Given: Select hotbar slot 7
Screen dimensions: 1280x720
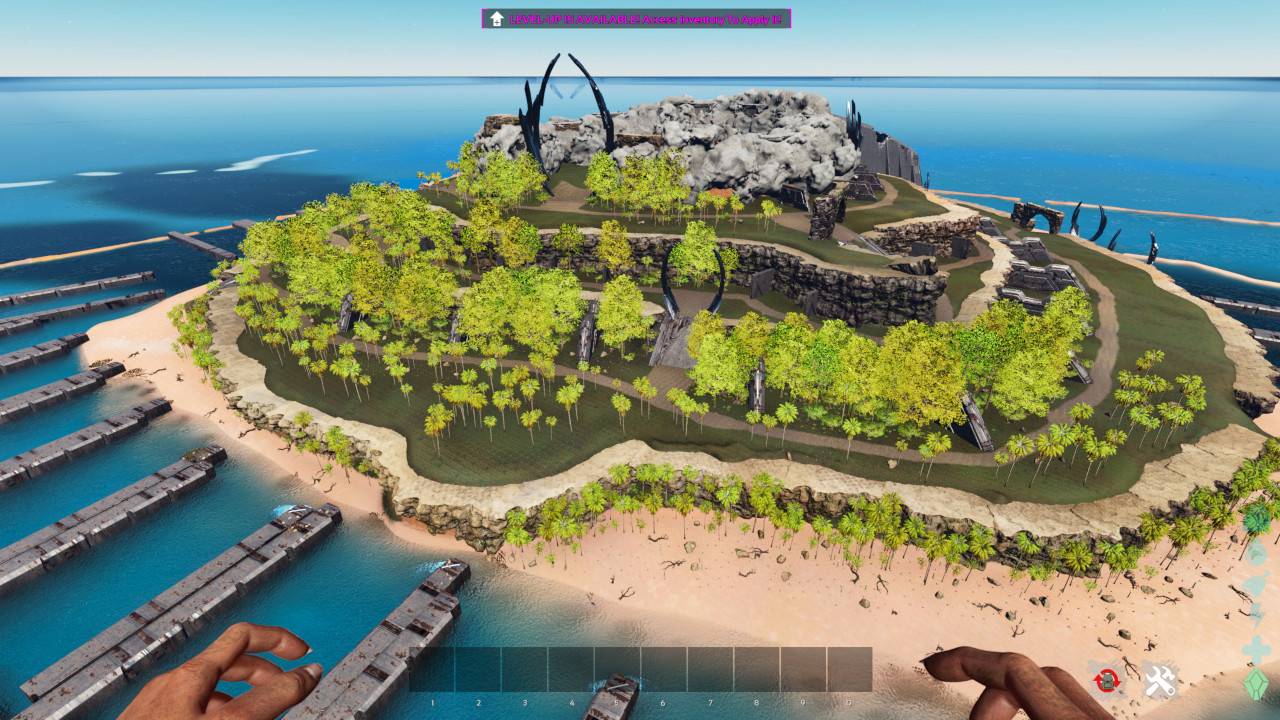Looking at the screenshot, I should [x=710, y=668].
